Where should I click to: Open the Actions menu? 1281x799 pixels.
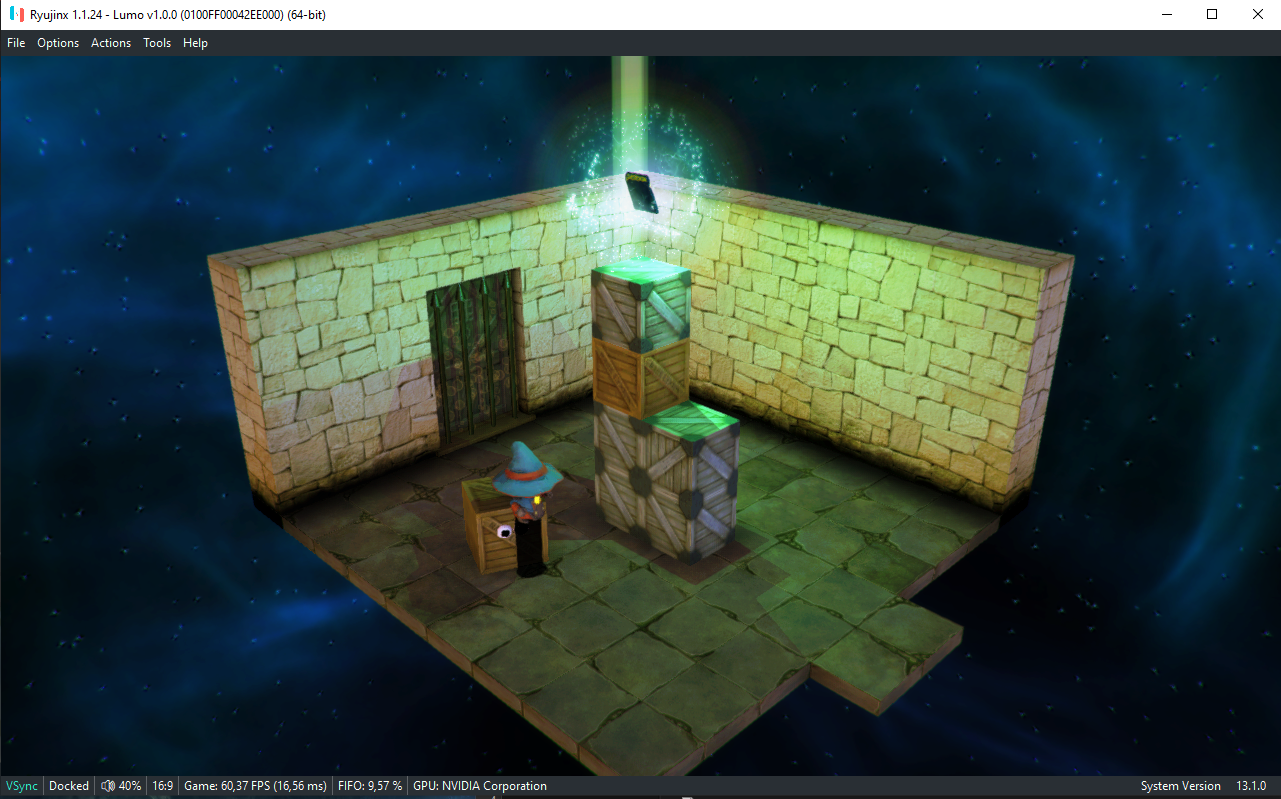110,42
